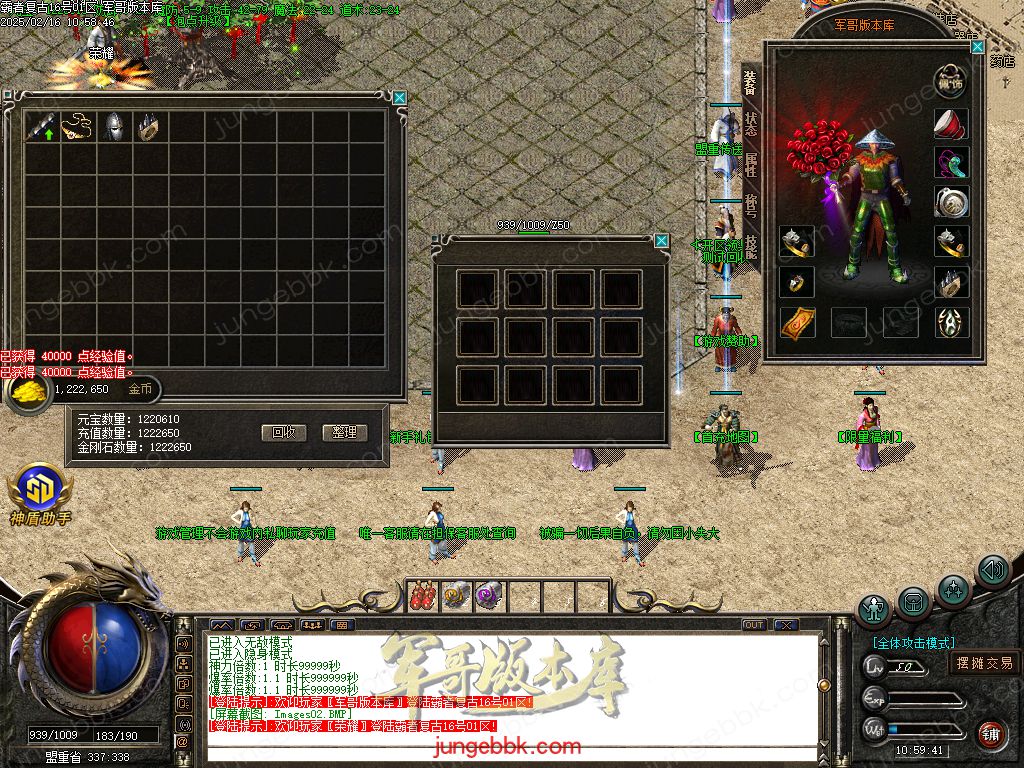Click the orange talisman charm slot
The height and width of the screenshot is (768, 1024).
[x=797, y=322]
